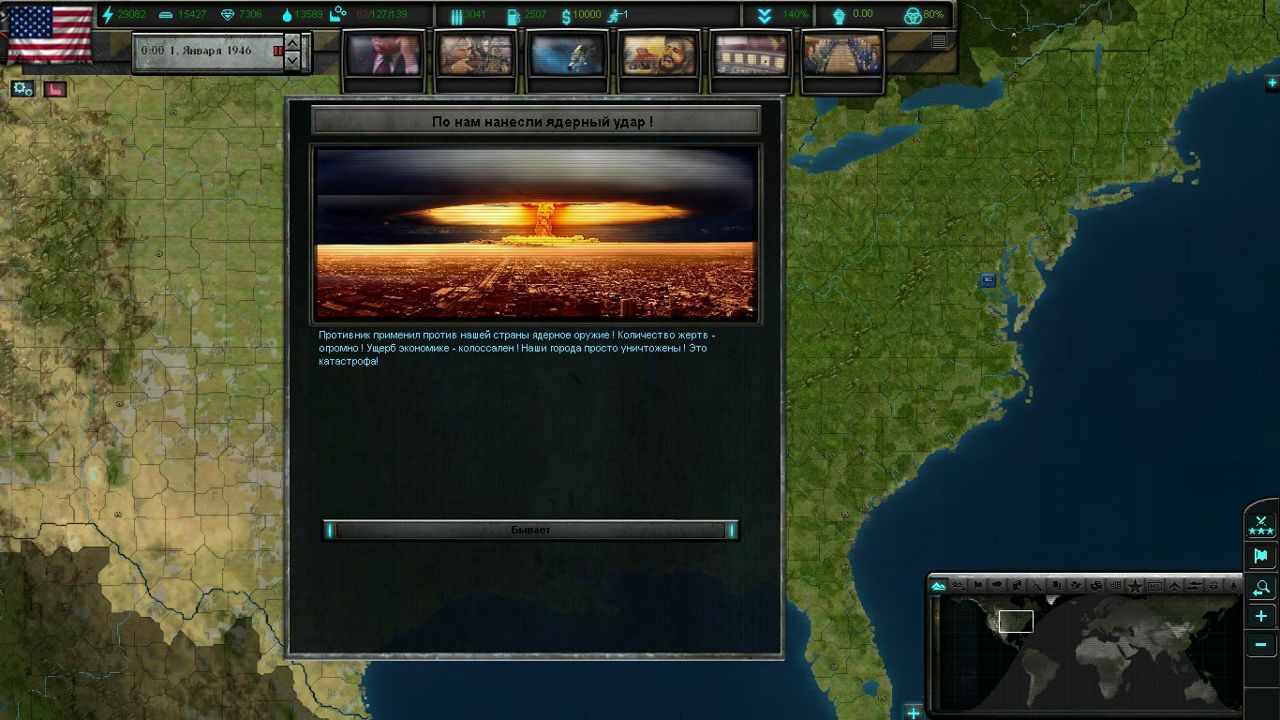This screenshot has height=720, width=1280.
Task: Click the factory icon in the top-left corner
Action: pyautogui.click(x=55, y=88)
